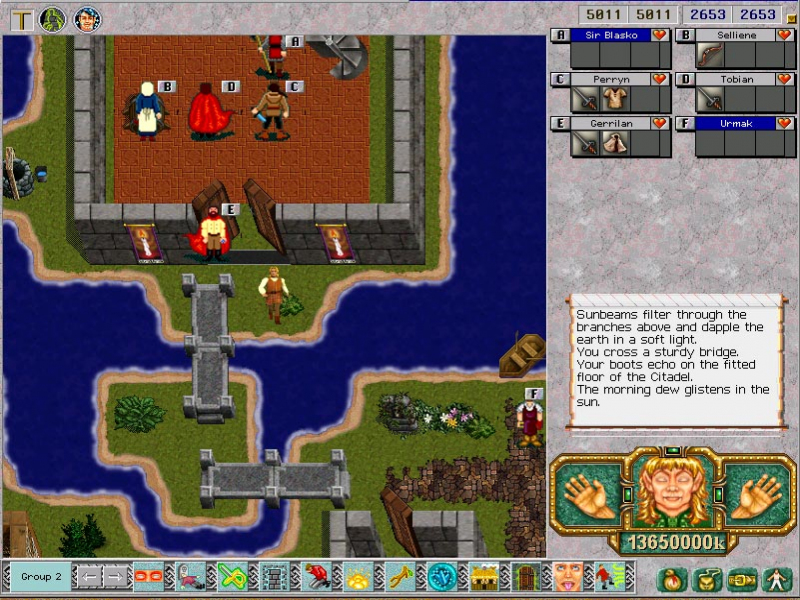Click the face with tongue toolbar icon
Screen dimensions: 800x600
[x=567, y=577]
